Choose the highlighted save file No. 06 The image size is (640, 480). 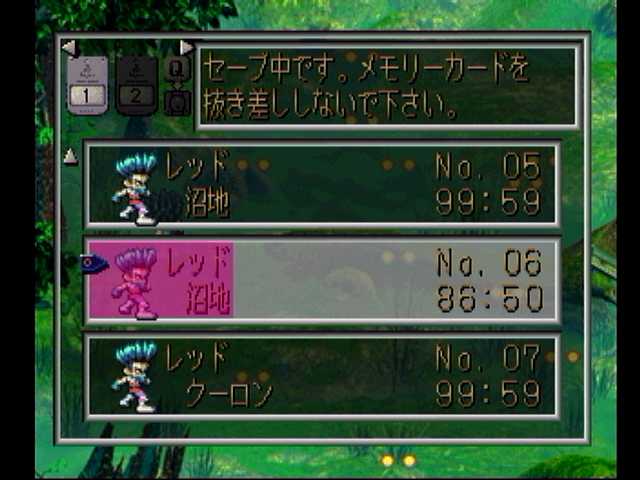tap(321, 281)
